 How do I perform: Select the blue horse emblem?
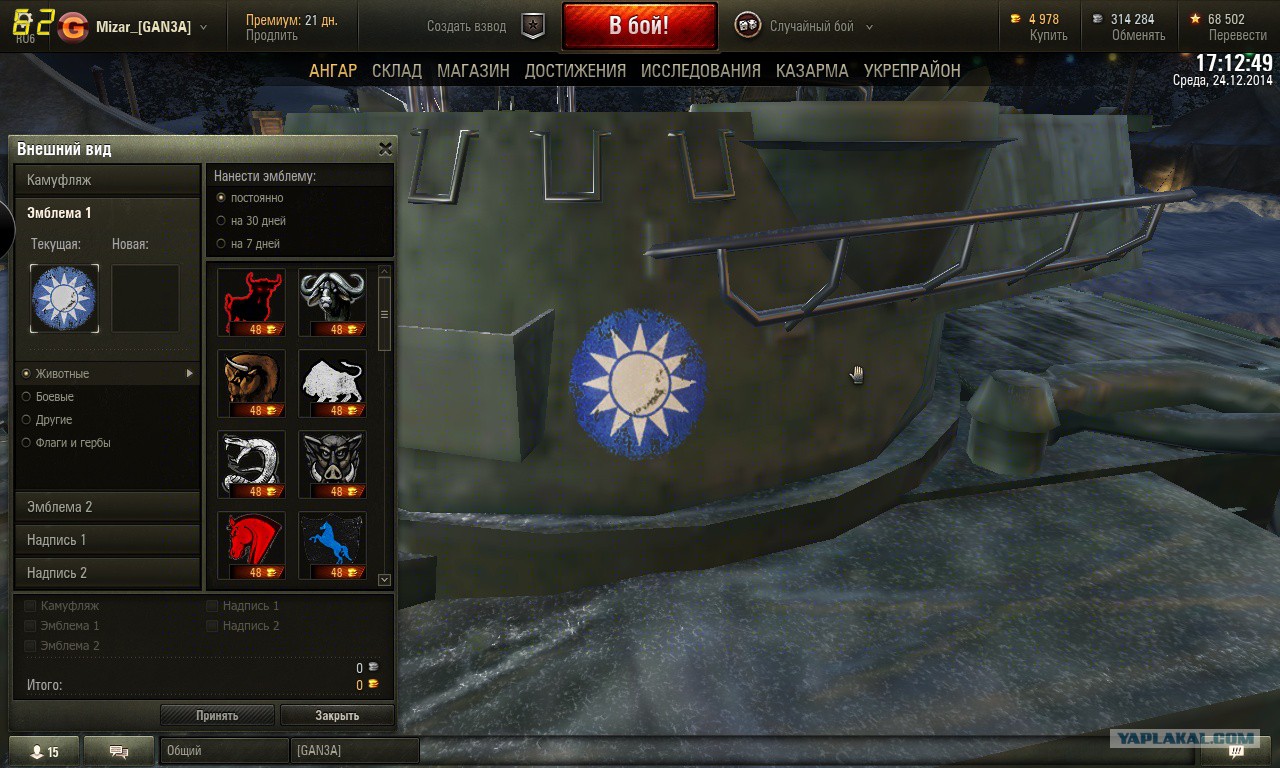click(332, 545)
